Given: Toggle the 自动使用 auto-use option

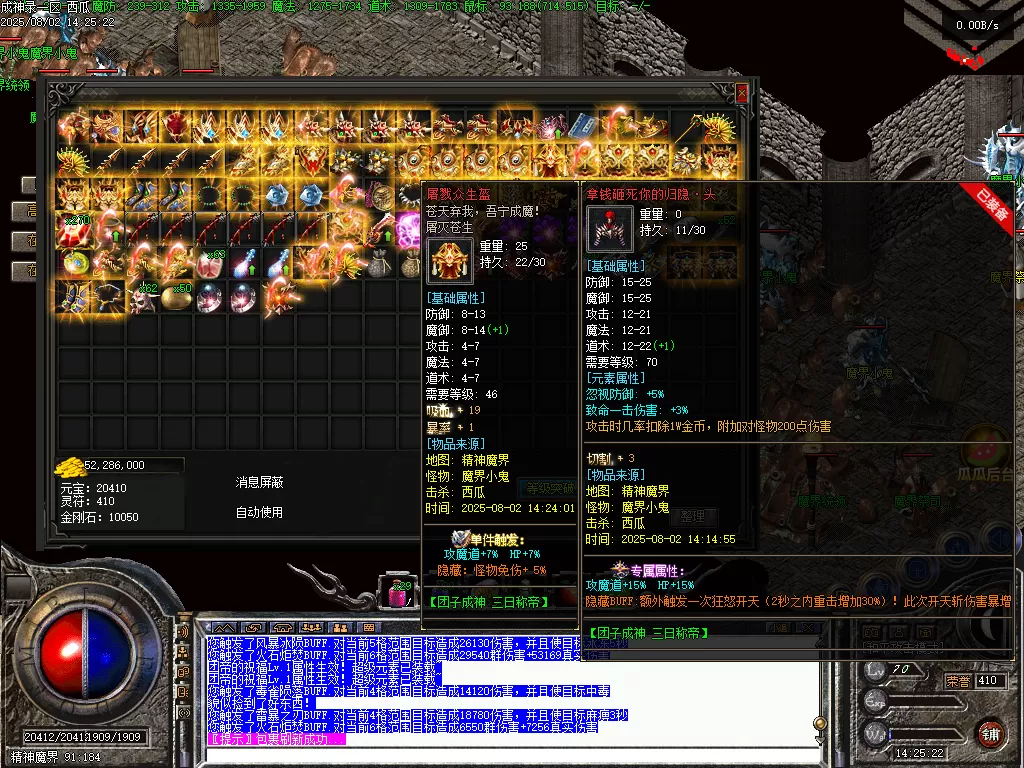Looking at the screenshot, I should [259, 512].
